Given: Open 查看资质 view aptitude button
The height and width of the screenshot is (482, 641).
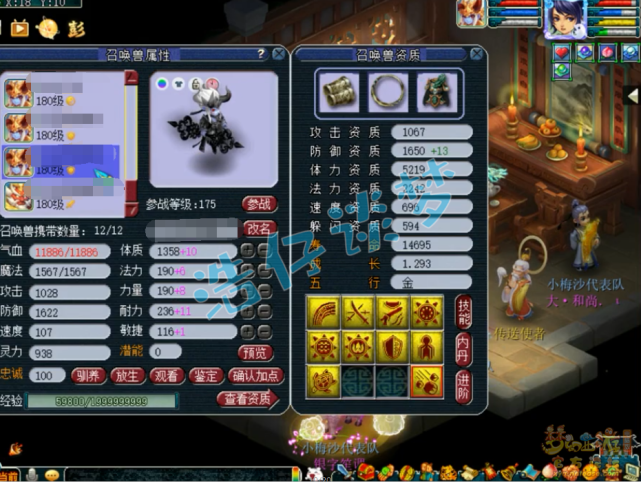Looking at the screenshot, I should coord(246,399).
